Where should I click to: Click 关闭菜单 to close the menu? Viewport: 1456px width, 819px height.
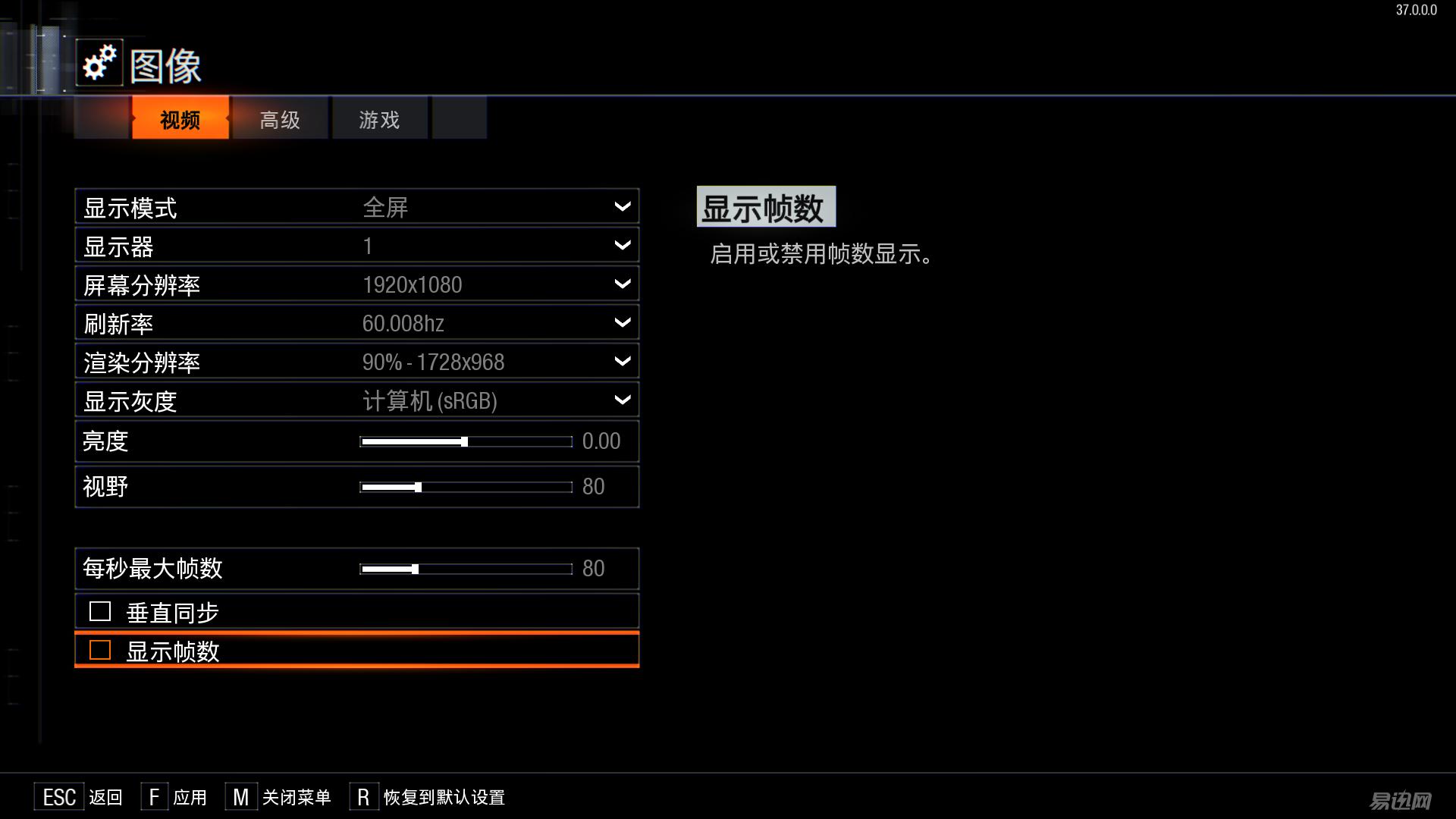click(x=296, y=798)
